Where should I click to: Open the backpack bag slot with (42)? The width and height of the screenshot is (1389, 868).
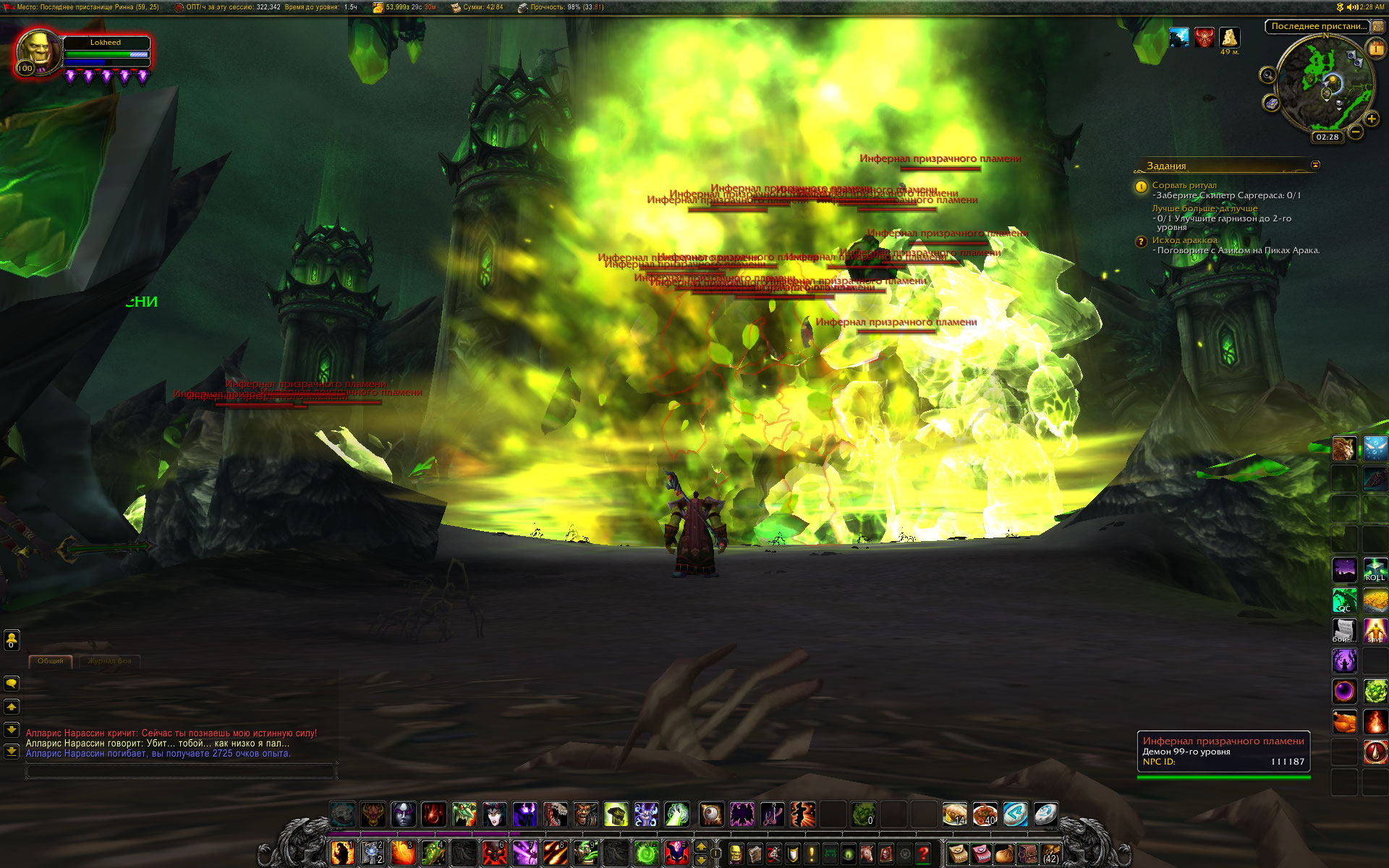click(1050, 854)
